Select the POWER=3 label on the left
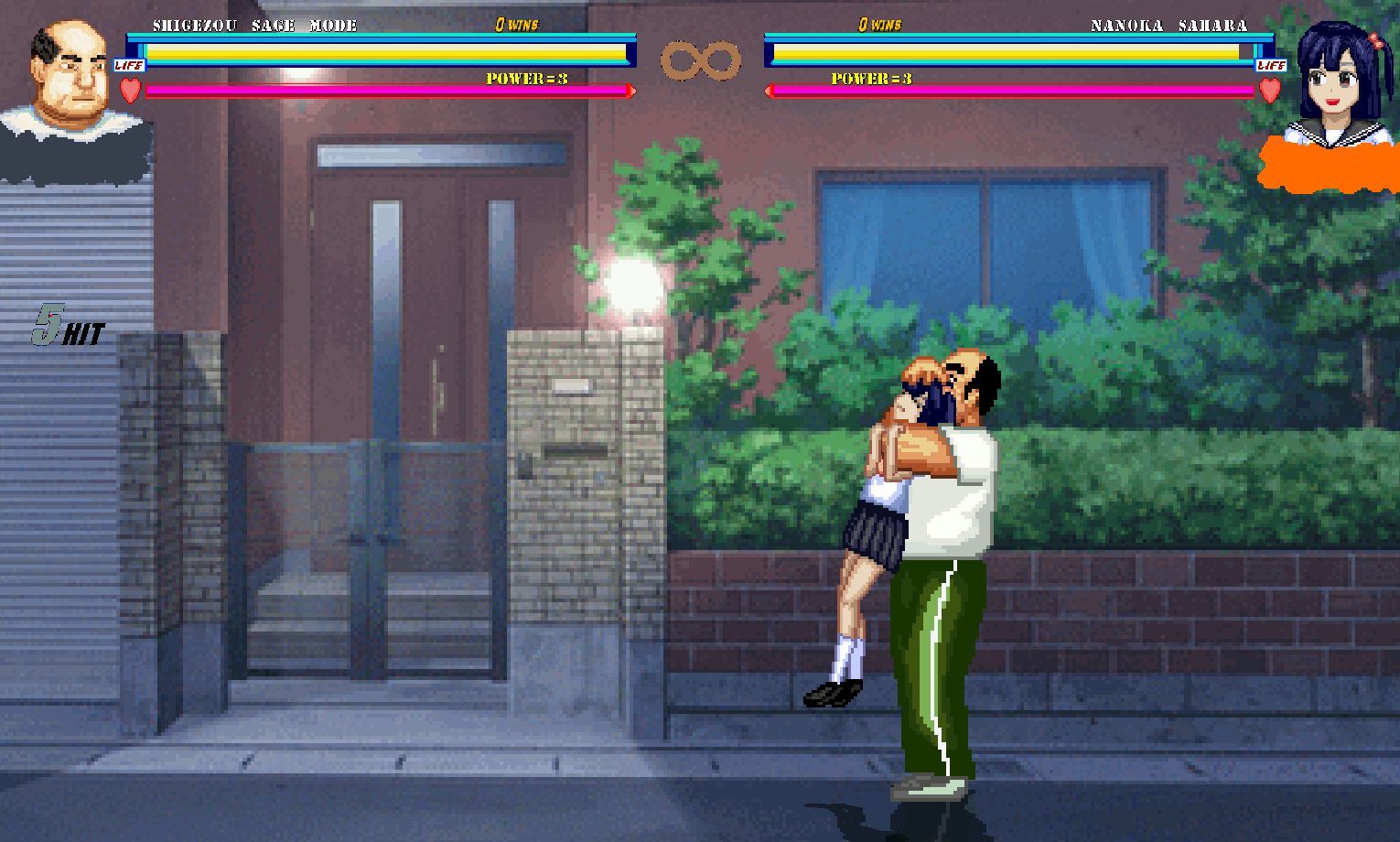Viewport: 1400px width, 842px height. click(x=526, y=80)
